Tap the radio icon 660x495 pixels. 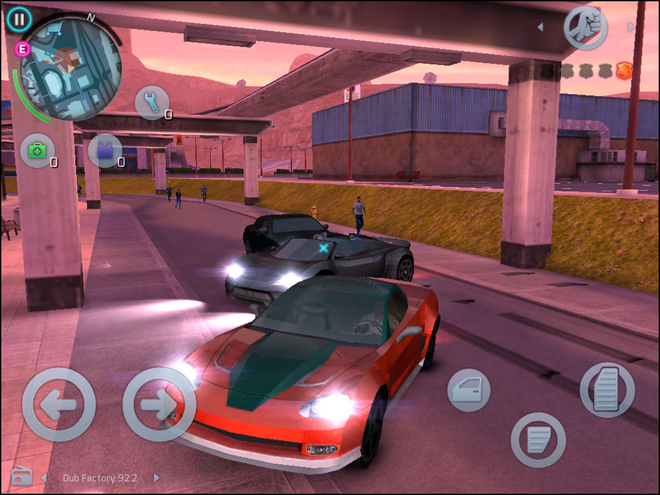click(19, 476)
